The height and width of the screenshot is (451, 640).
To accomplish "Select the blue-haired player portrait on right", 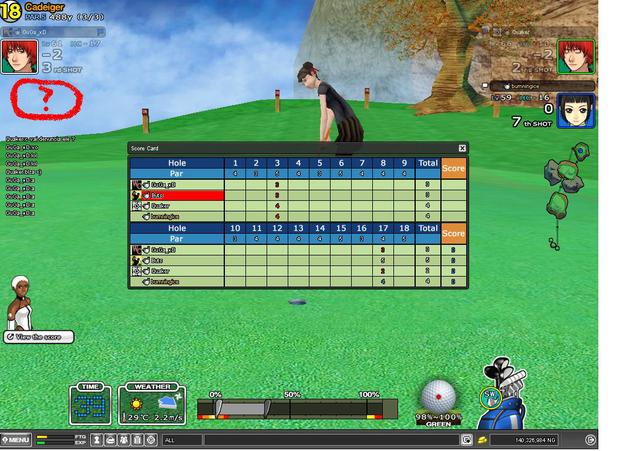I will pos(571,108).
